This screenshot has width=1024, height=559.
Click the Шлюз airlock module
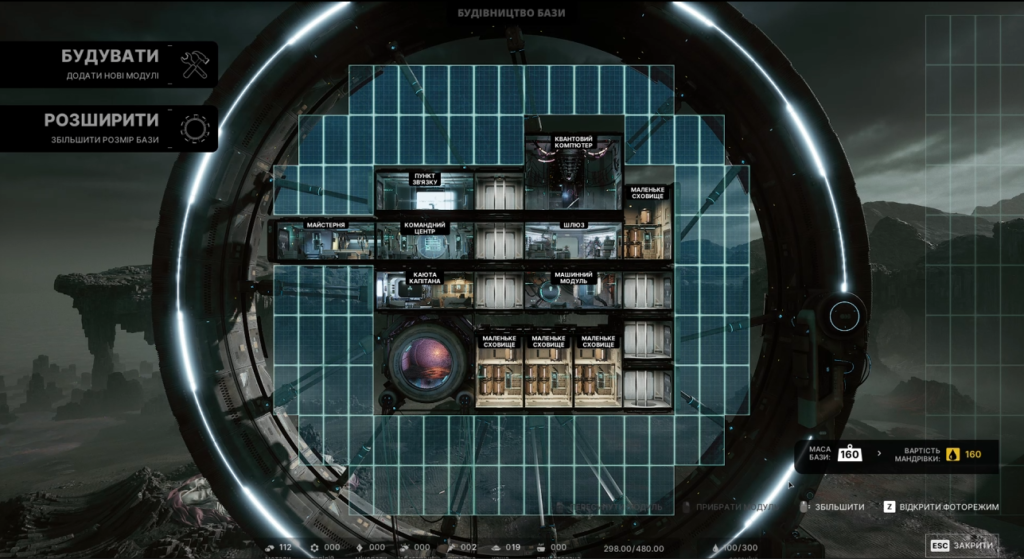(x=573, y=241)
